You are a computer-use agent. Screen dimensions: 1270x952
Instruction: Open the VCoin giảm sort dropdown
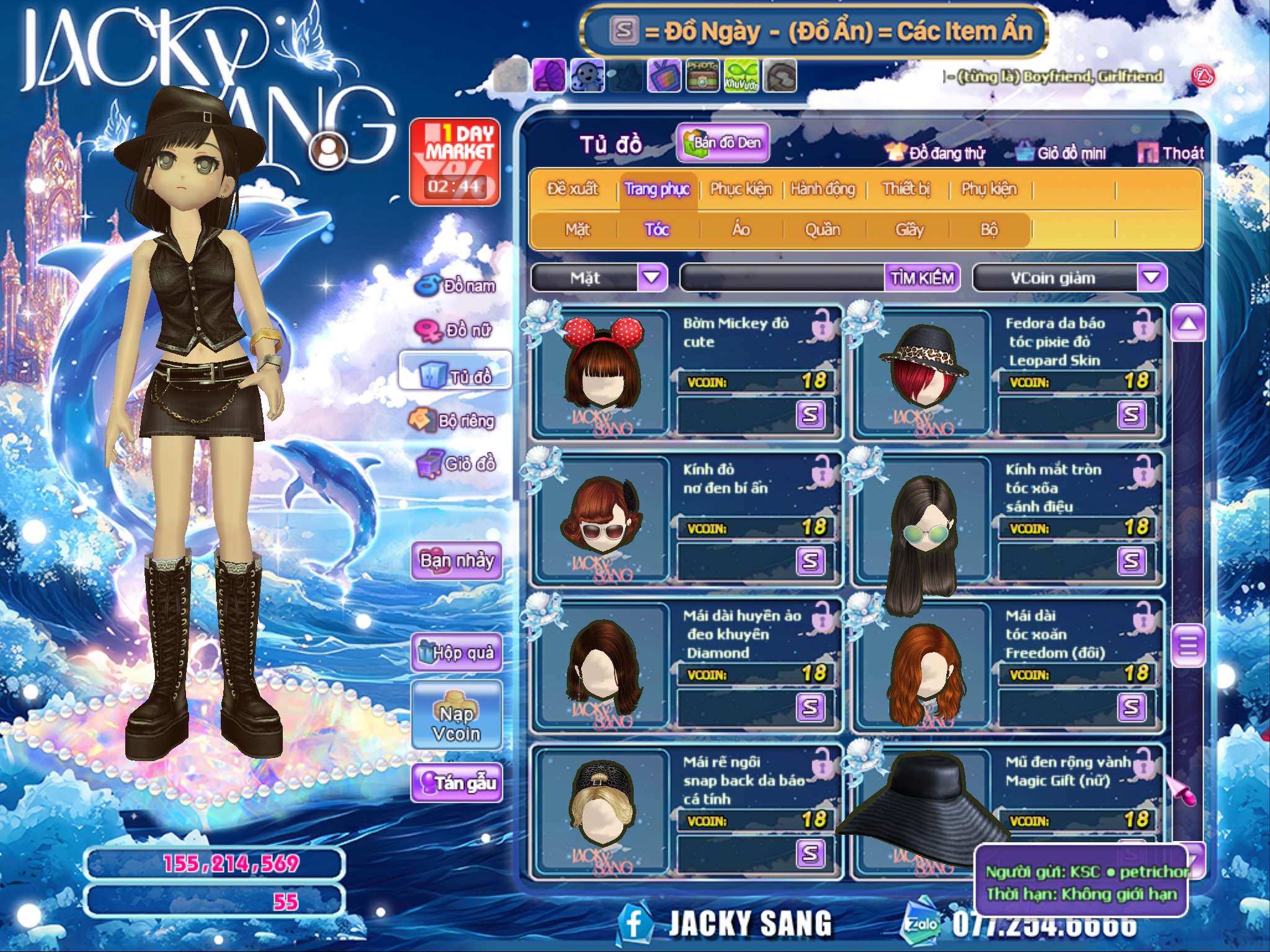1151,278
